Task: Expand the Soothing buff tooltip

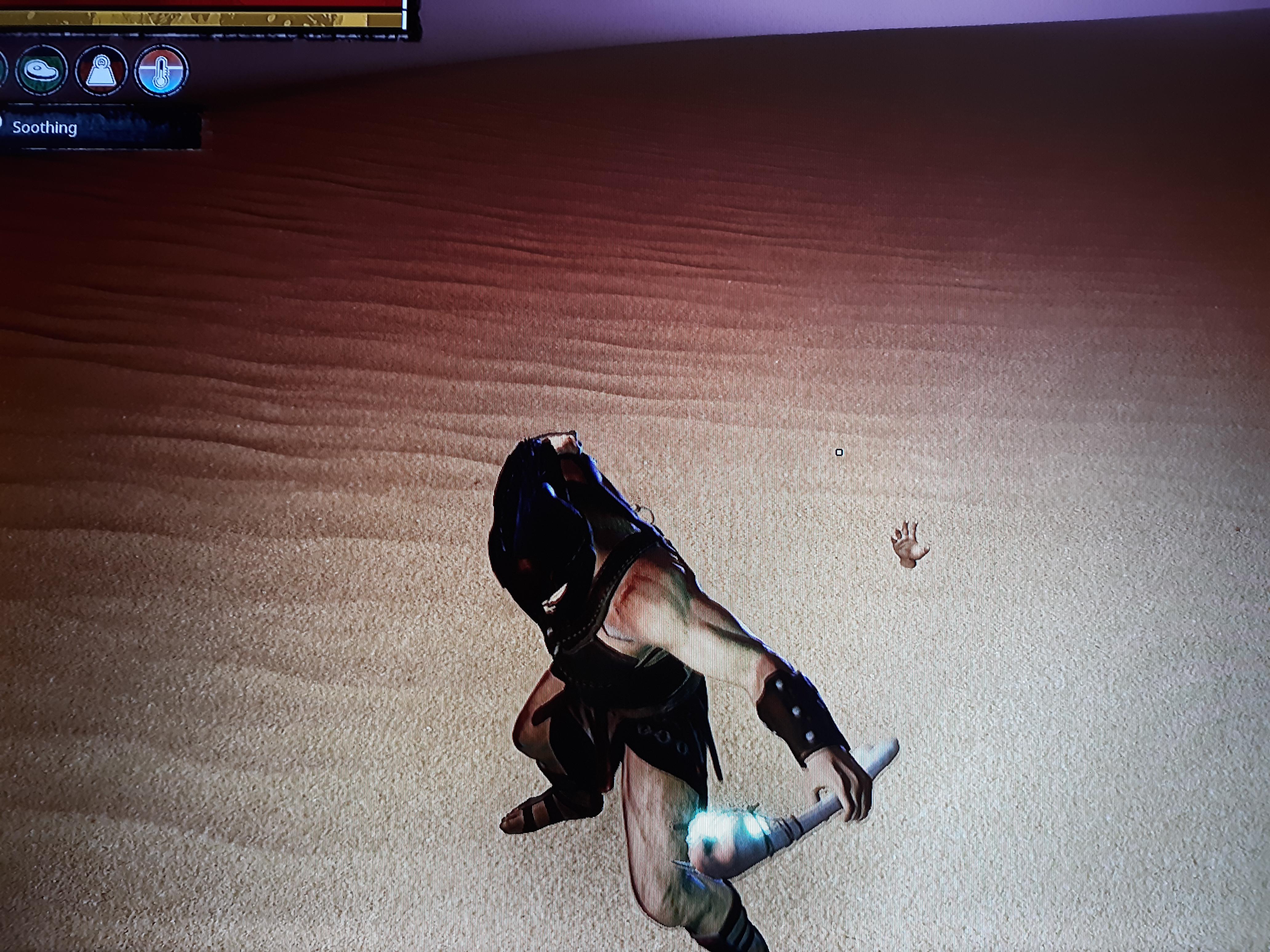Action: click(46, 127)
